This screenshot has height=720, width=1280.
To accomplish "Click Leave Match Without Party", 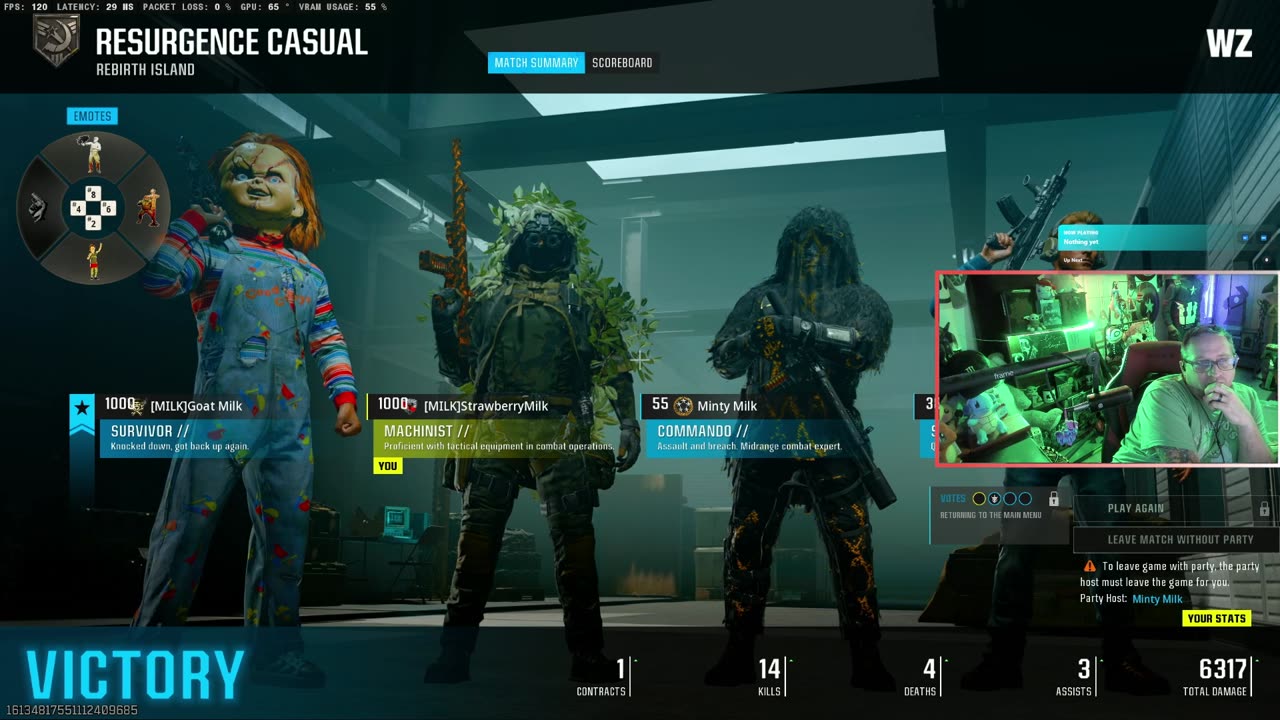I will pos(1179,540).
